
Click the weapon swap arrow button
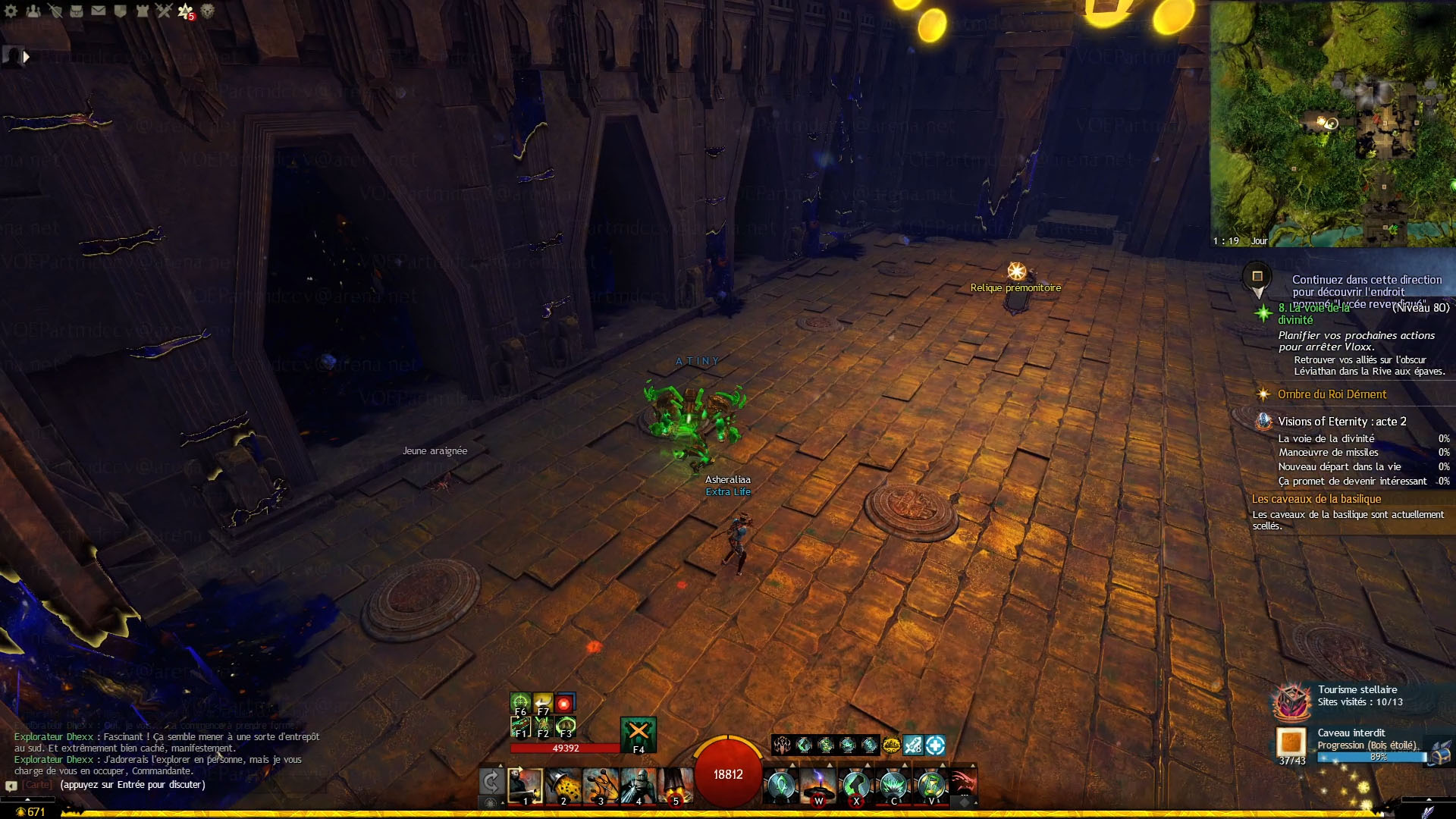click(491, 781)
